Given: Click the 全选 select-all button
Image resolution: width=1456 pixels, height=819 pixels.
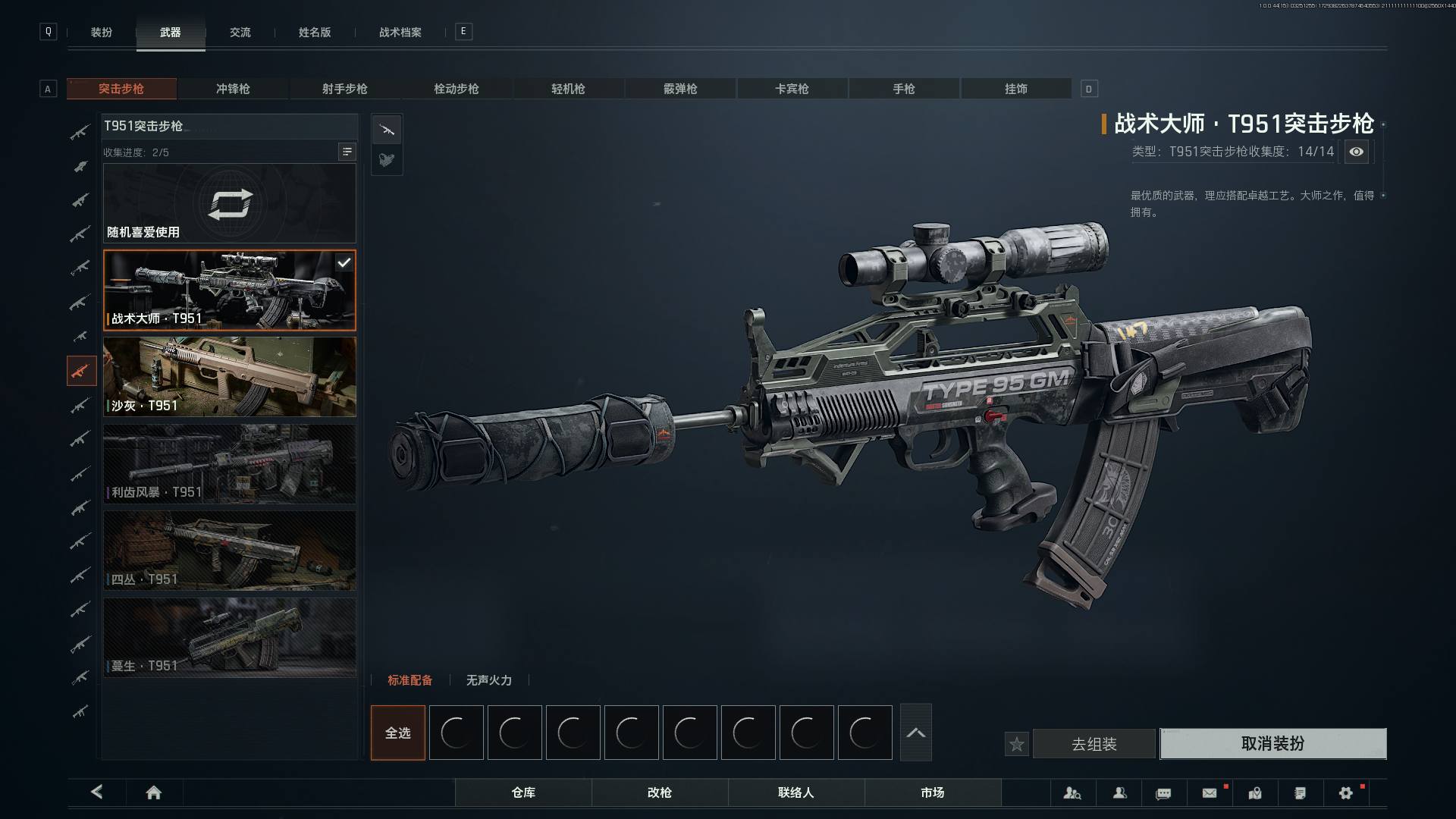Looking at the screenshot, I should coord(397,733).
